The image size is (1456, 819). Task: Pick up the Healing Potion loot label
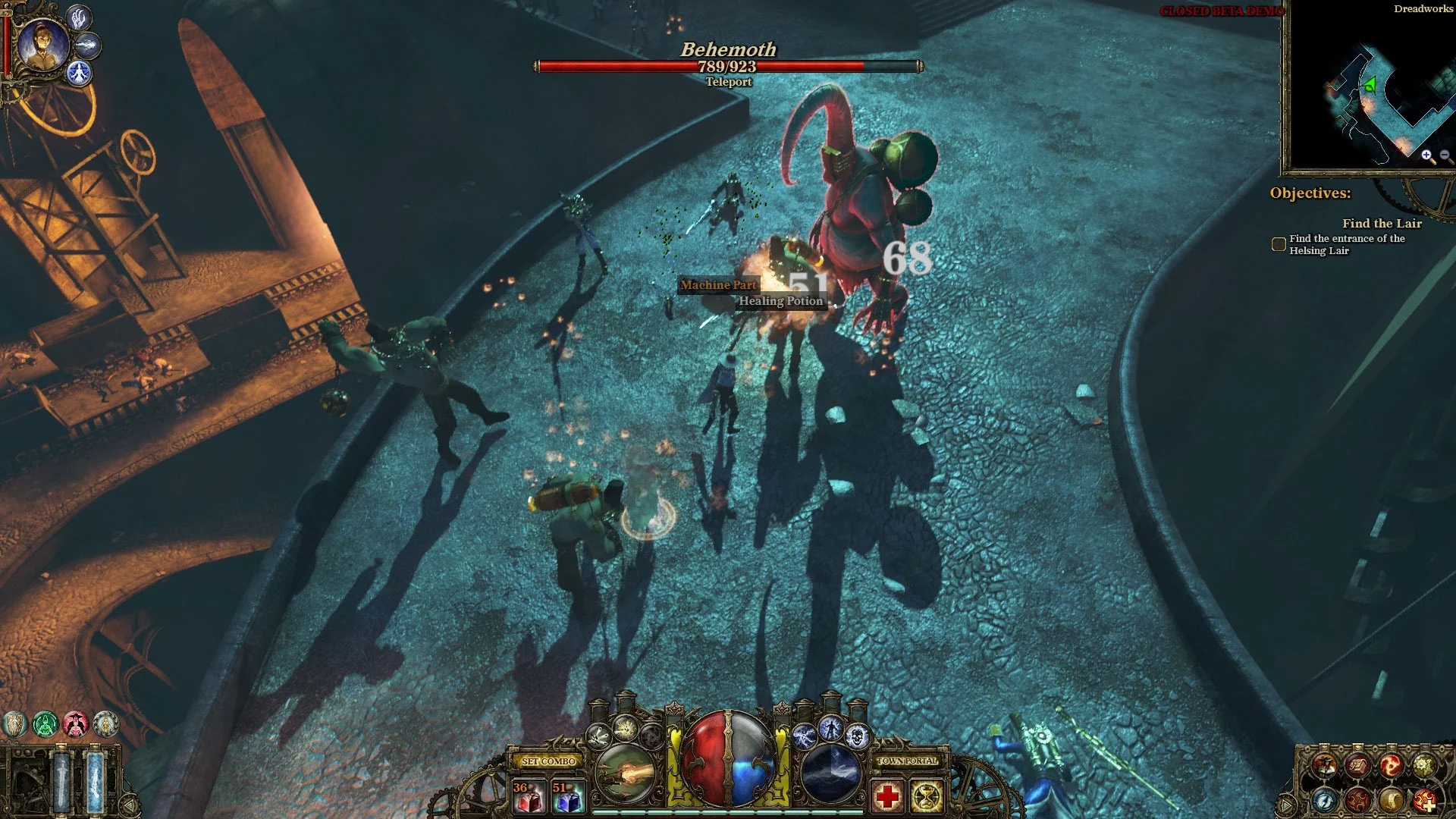click(782, 301)
